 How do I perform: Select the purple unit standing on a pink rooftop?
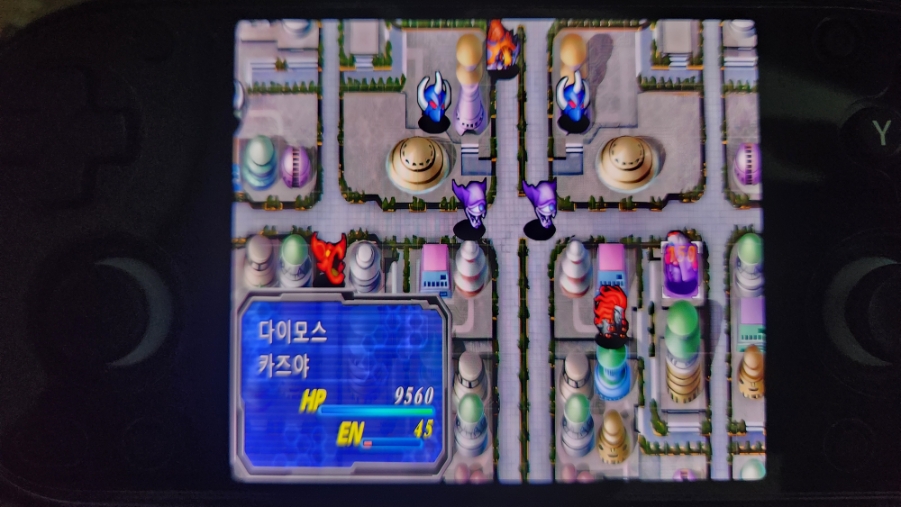(680, 264)
